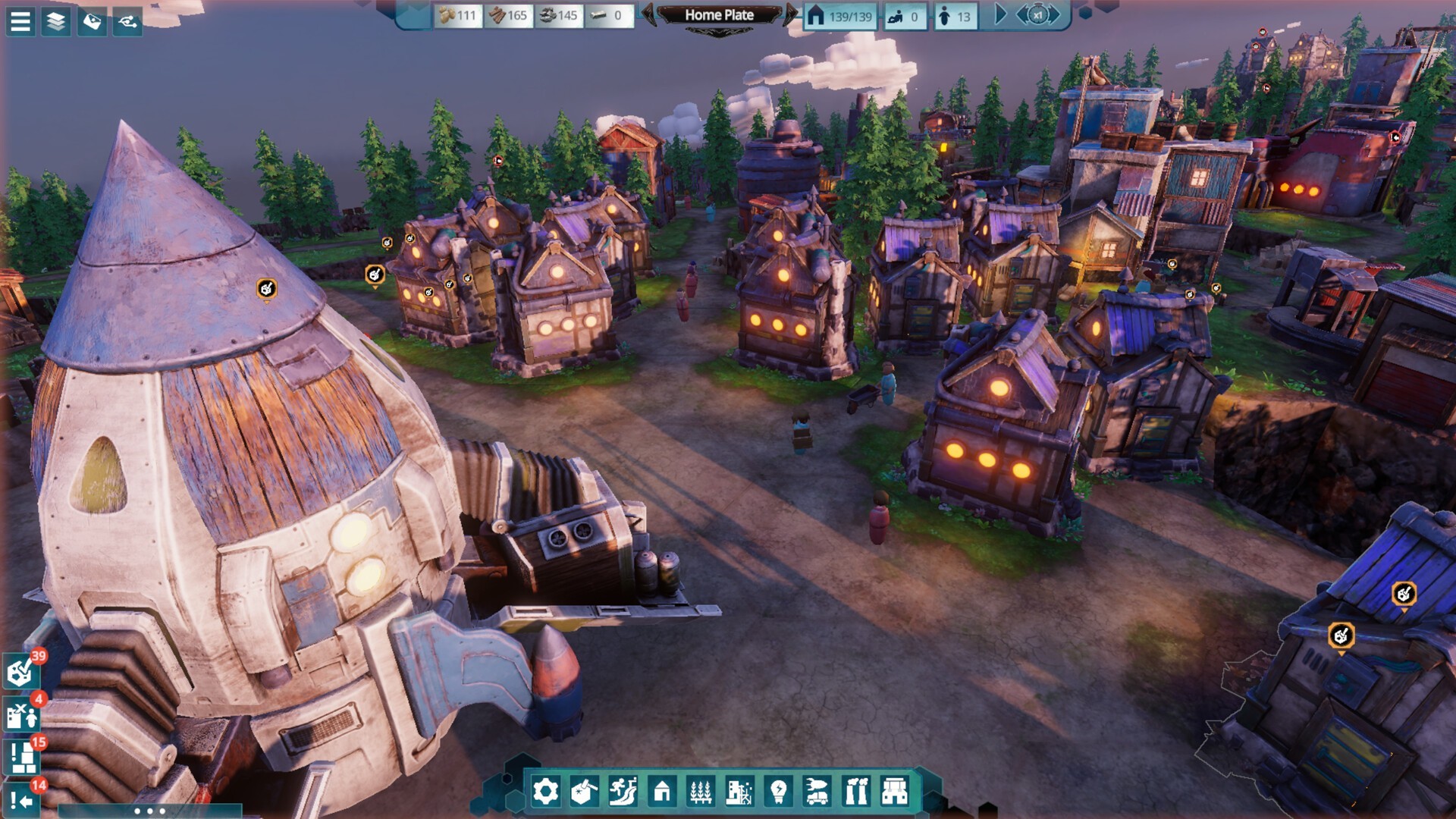The image size is (1456, 819).
Task: Open the hamburger main menu
Action: 20,22
